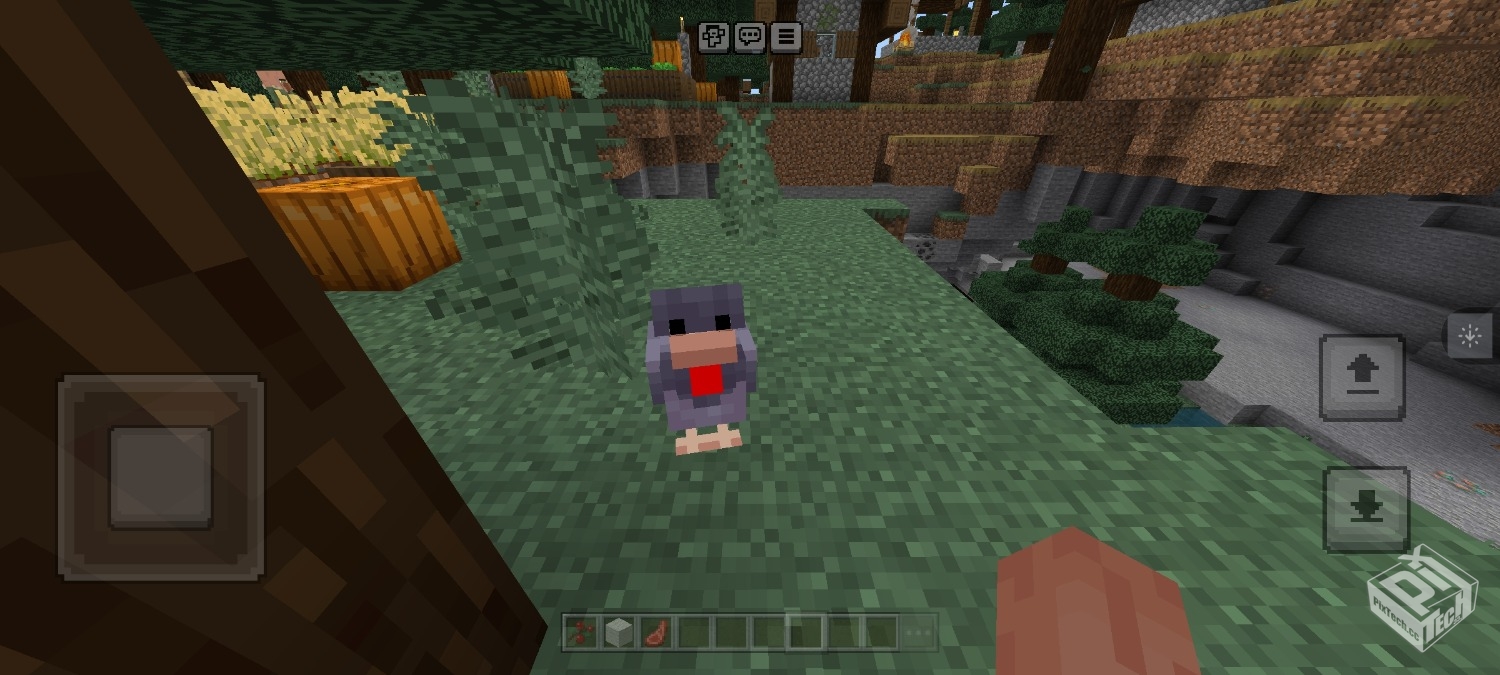Tap the movement joystick center knob
Viewport: 1500px width, 675px height.
(161, 477)
